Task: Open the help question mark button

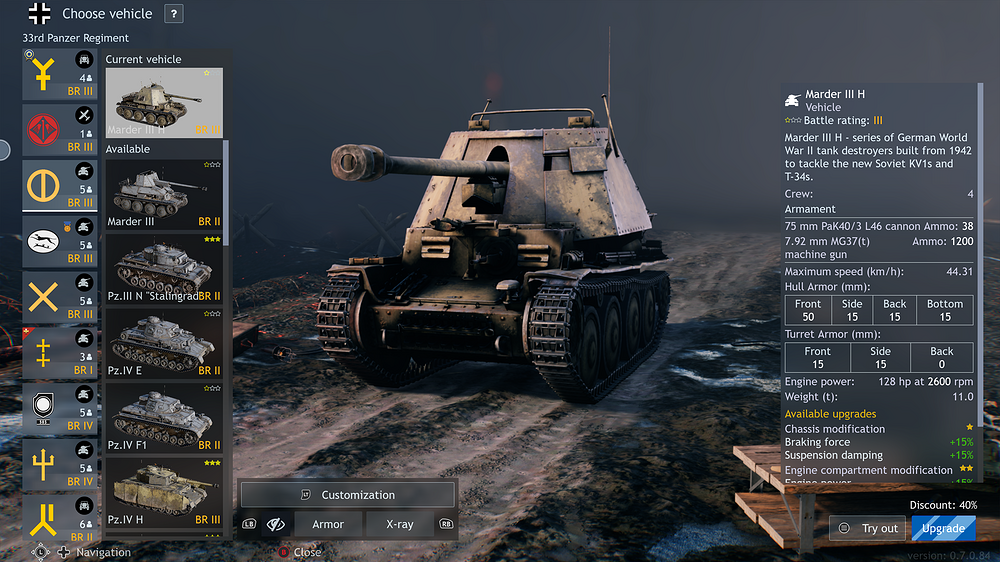Action: (174, 14)
